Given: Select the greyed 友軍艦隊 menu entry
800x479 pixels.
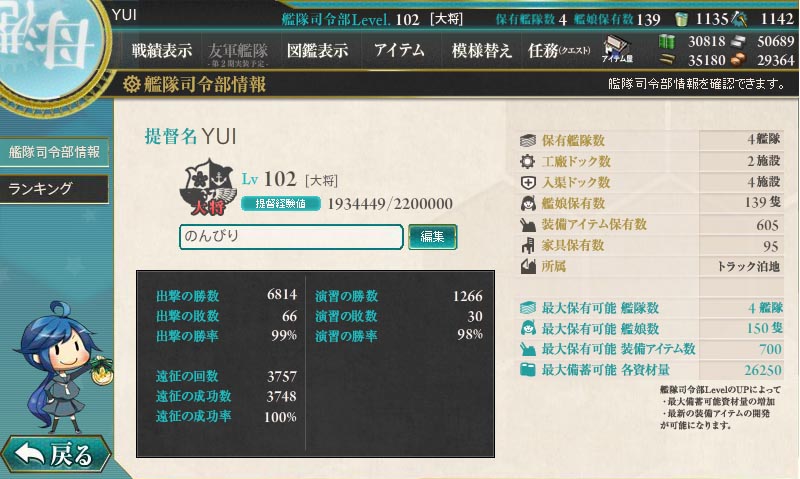Looking at the screenshot, I should [238, 50].
